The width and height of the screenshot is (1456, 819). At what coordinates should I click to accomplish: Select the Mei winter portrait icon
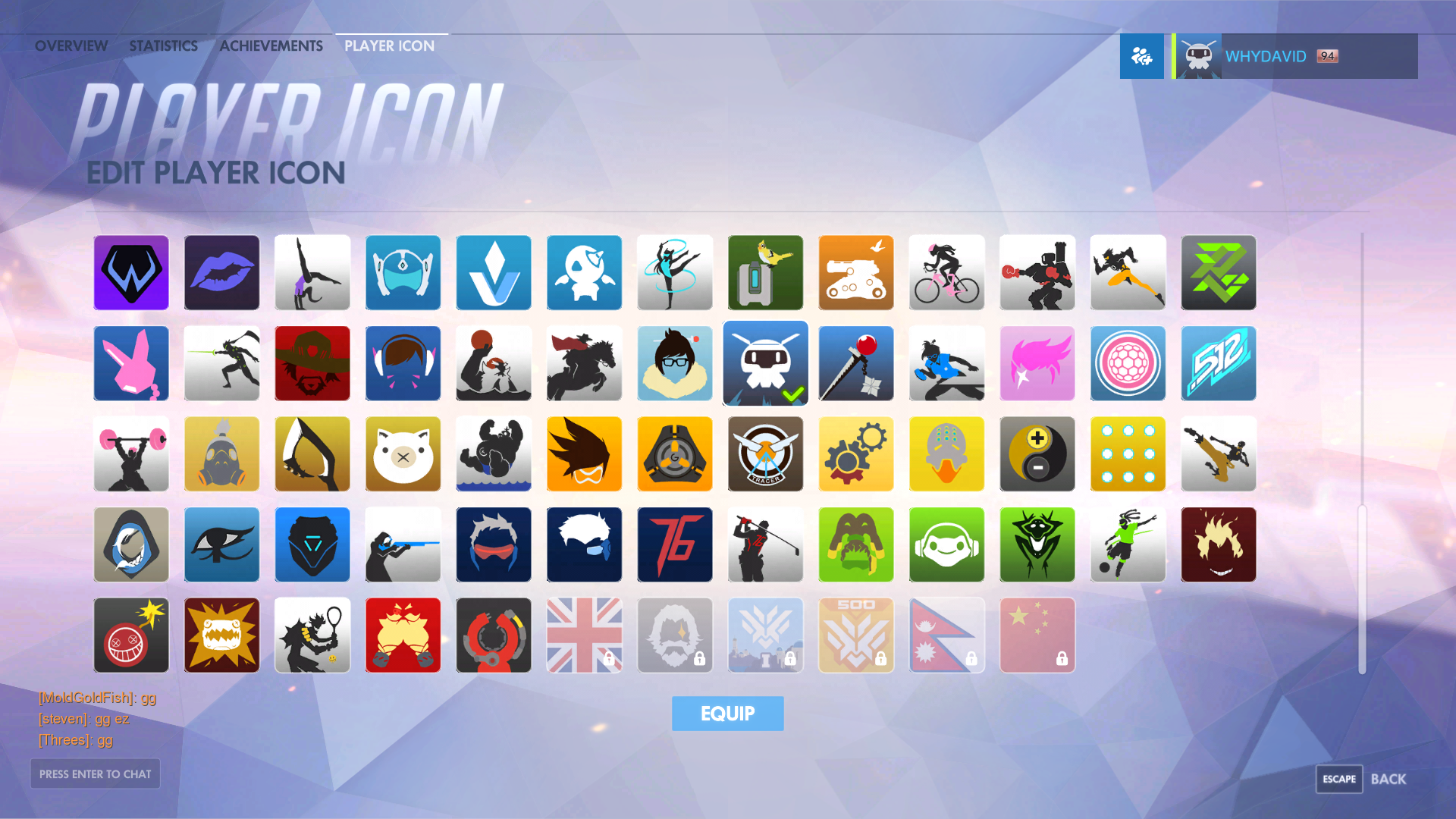675,363
